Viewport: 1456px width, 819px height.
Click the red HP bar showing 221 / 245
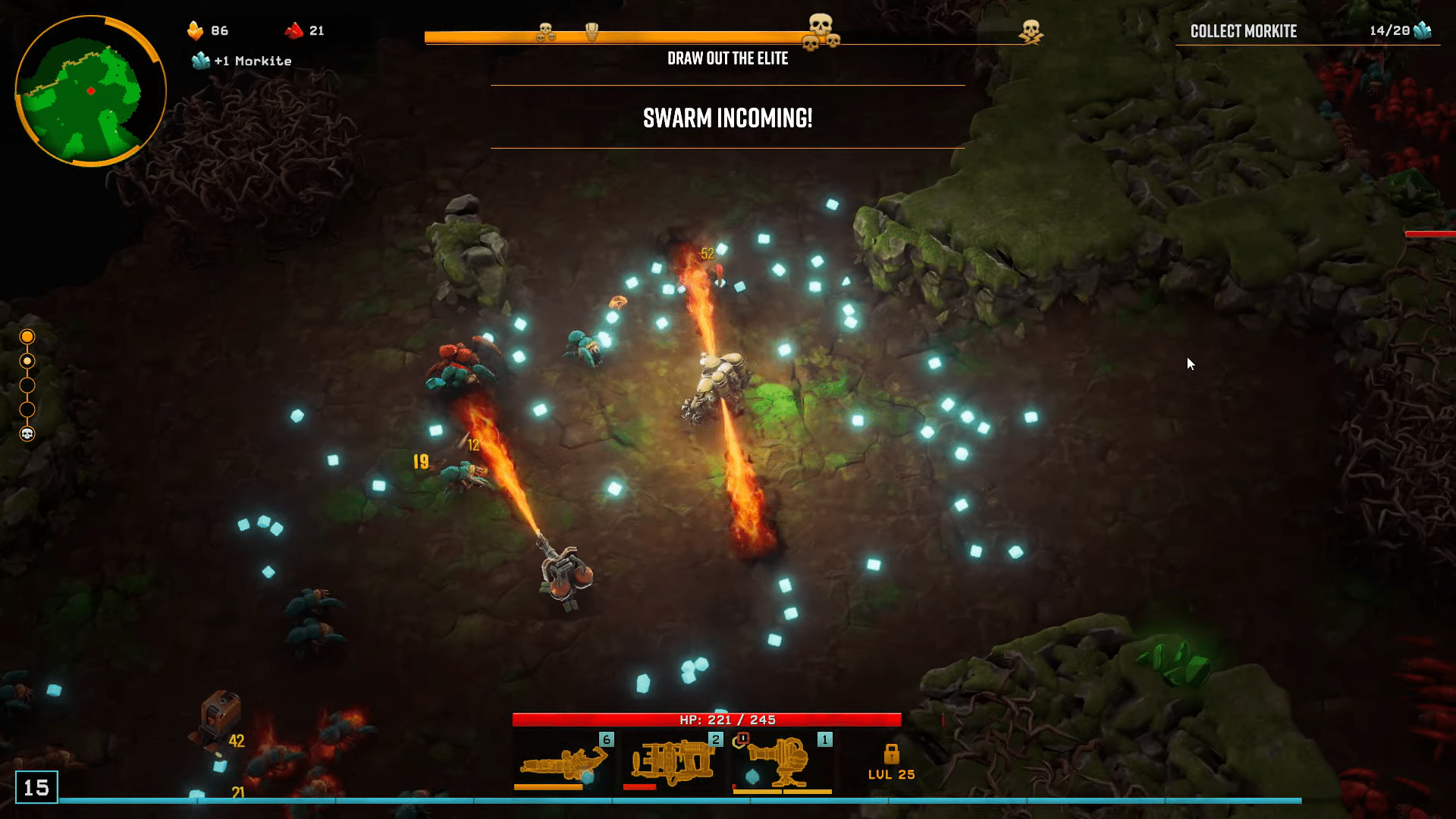click(709, 720)
